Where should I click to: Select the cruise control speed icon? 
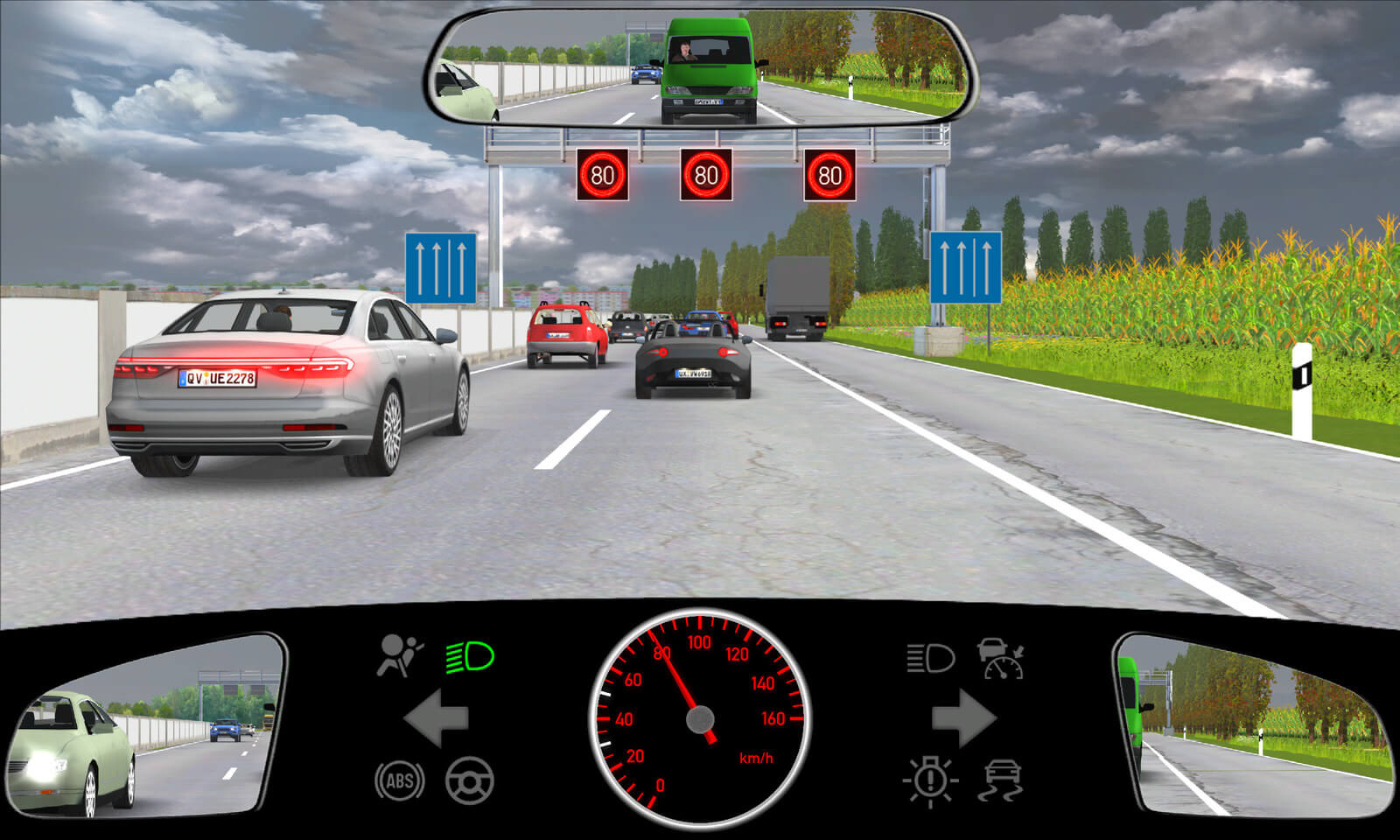[1001, 658]
